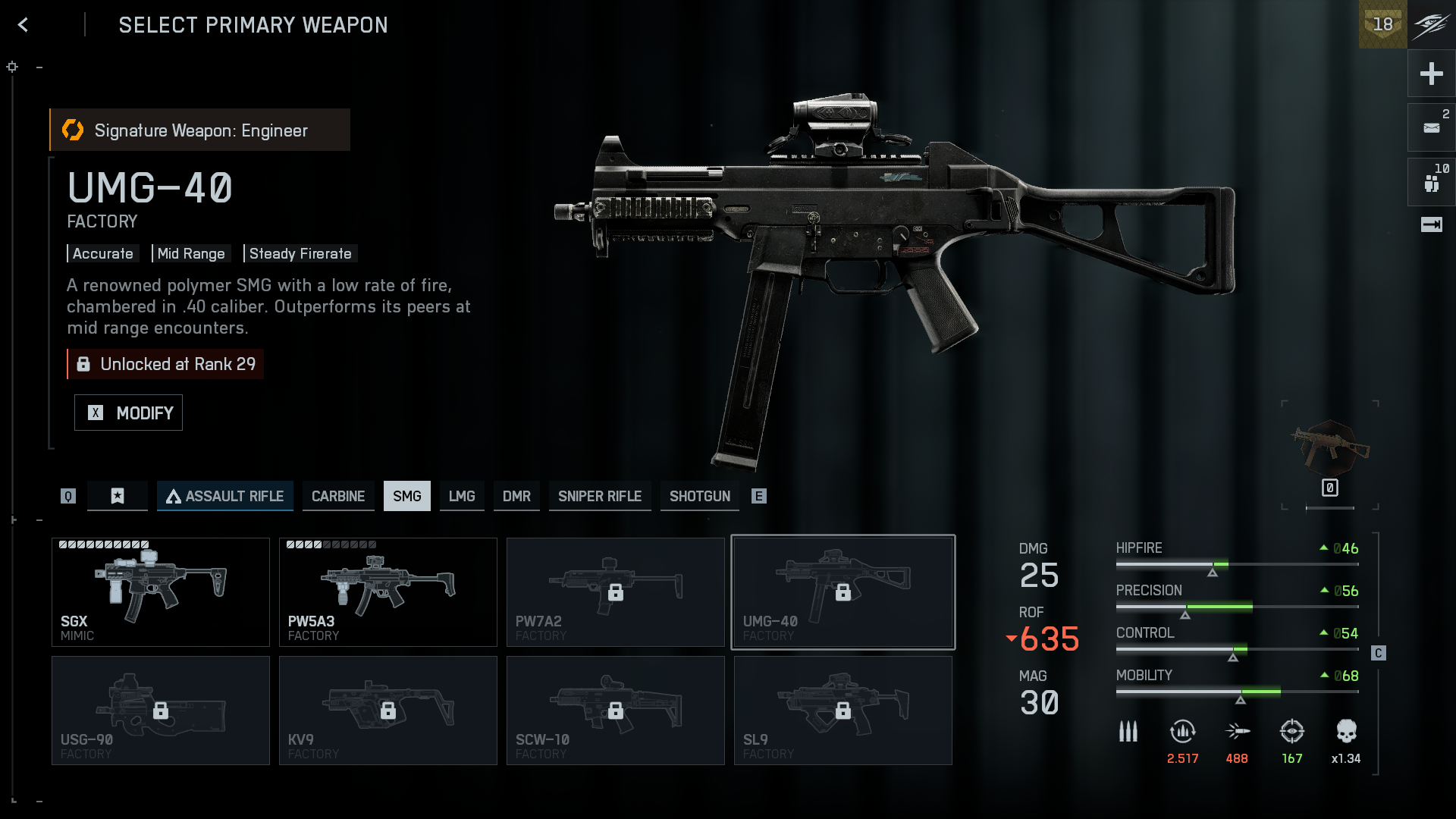Image resolution: width=1456 pixels, height=819 pixels.
Task: Click the plus icon in right sidebar
Action: click(x=1431, y=74)
